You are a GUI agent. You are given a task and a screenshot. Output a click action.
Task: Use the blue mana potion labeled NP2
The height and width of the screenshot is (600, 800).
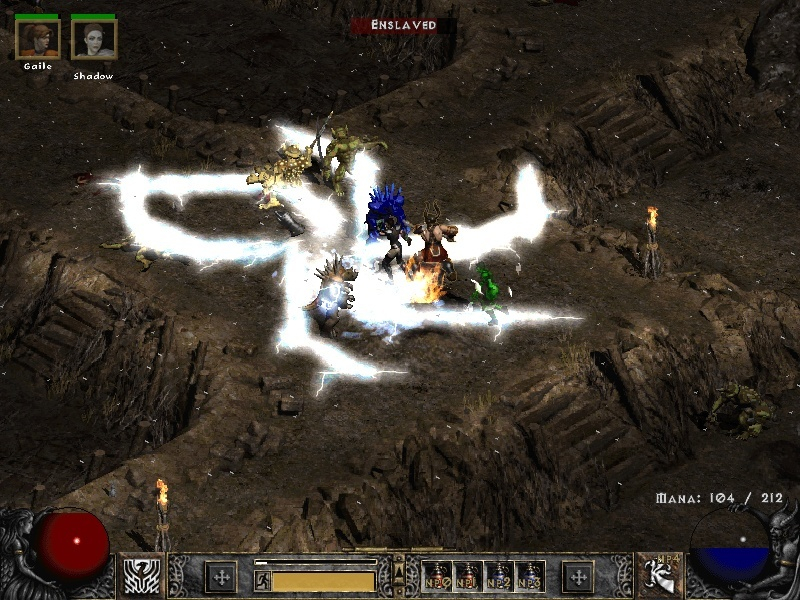499,577
